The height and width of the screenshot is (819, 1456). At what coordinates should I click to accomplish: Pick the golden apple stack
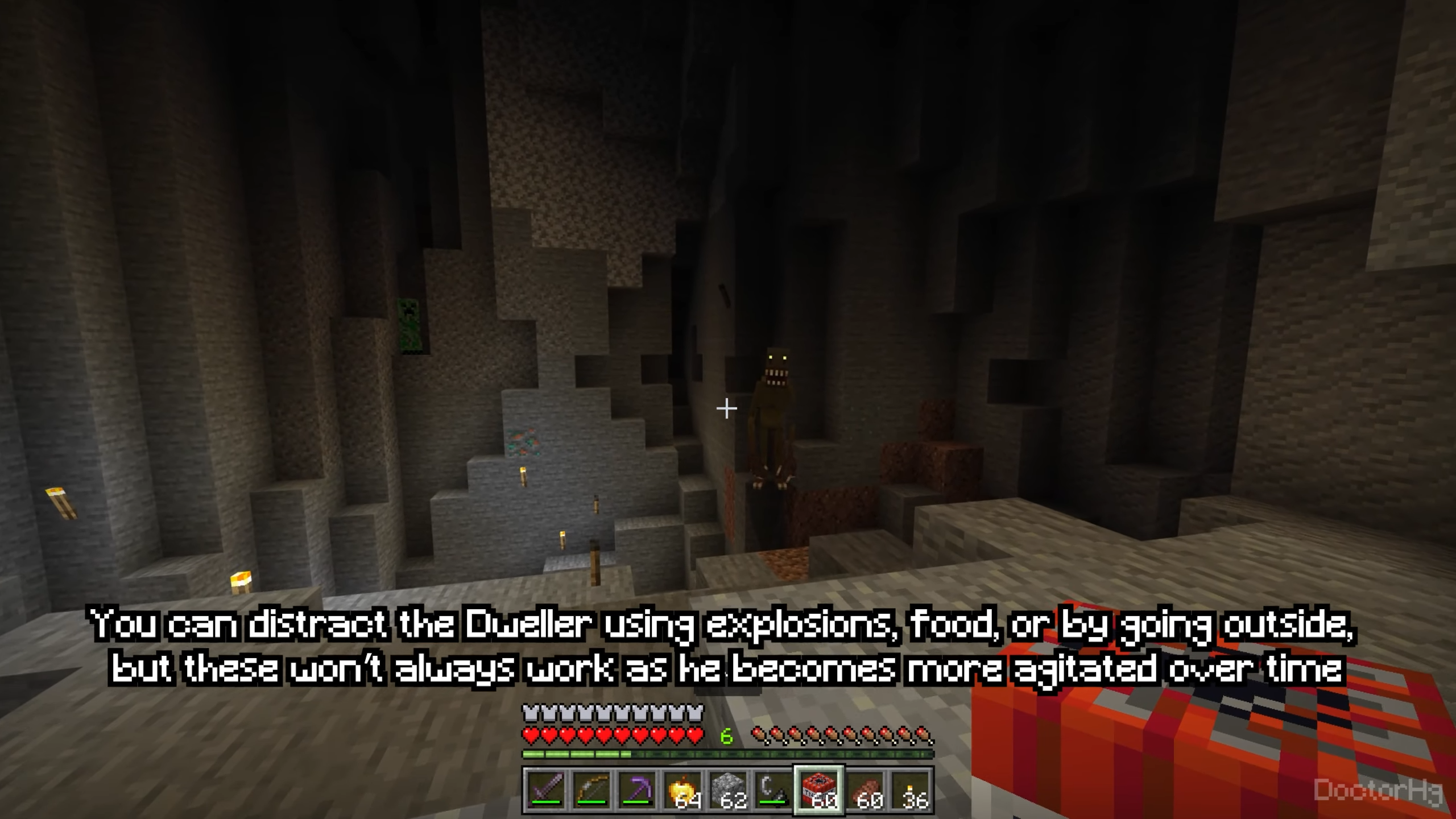click(682, 790)
